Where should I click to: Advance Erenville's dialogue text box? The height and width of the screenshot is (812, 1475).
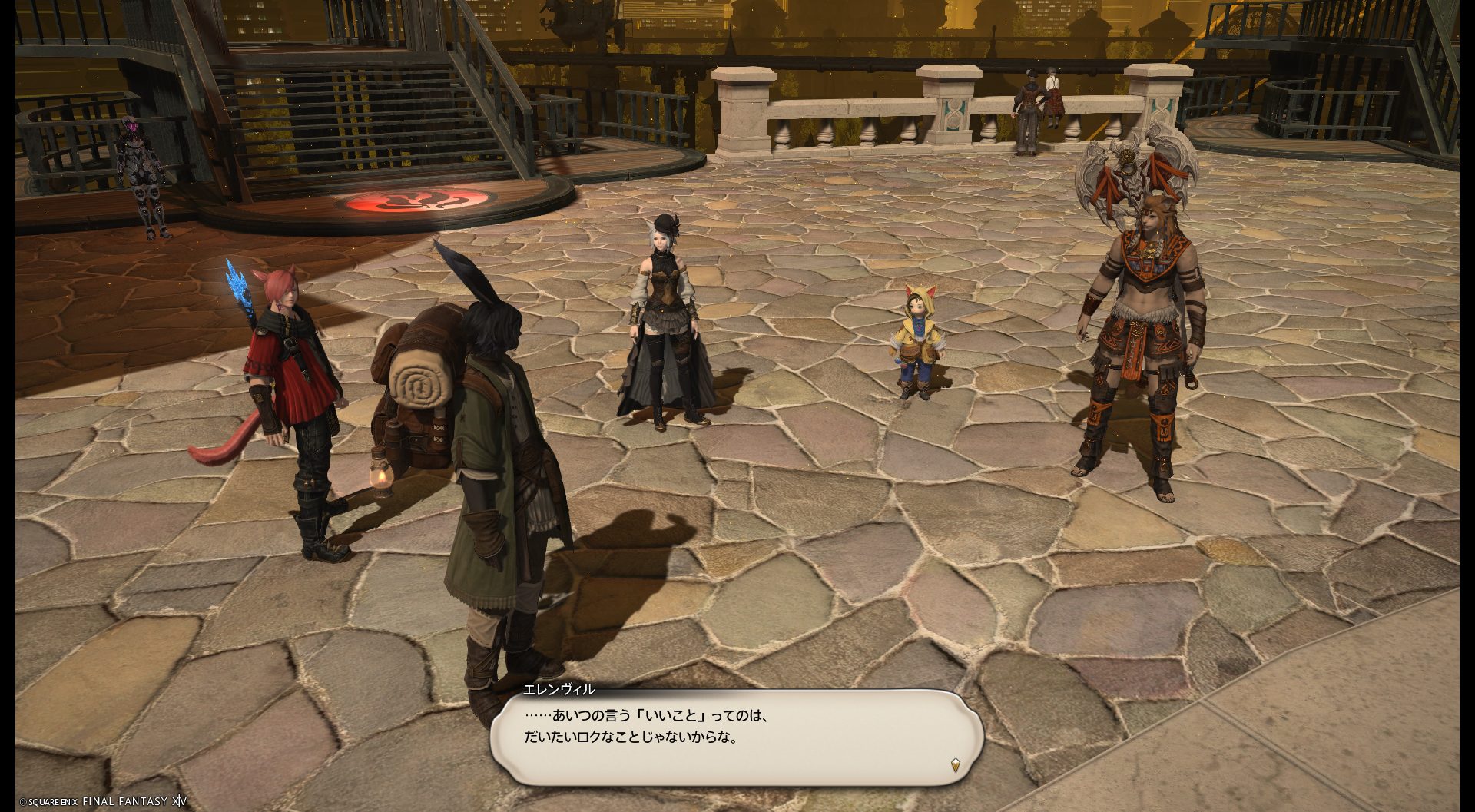click(x=736, y=736)
